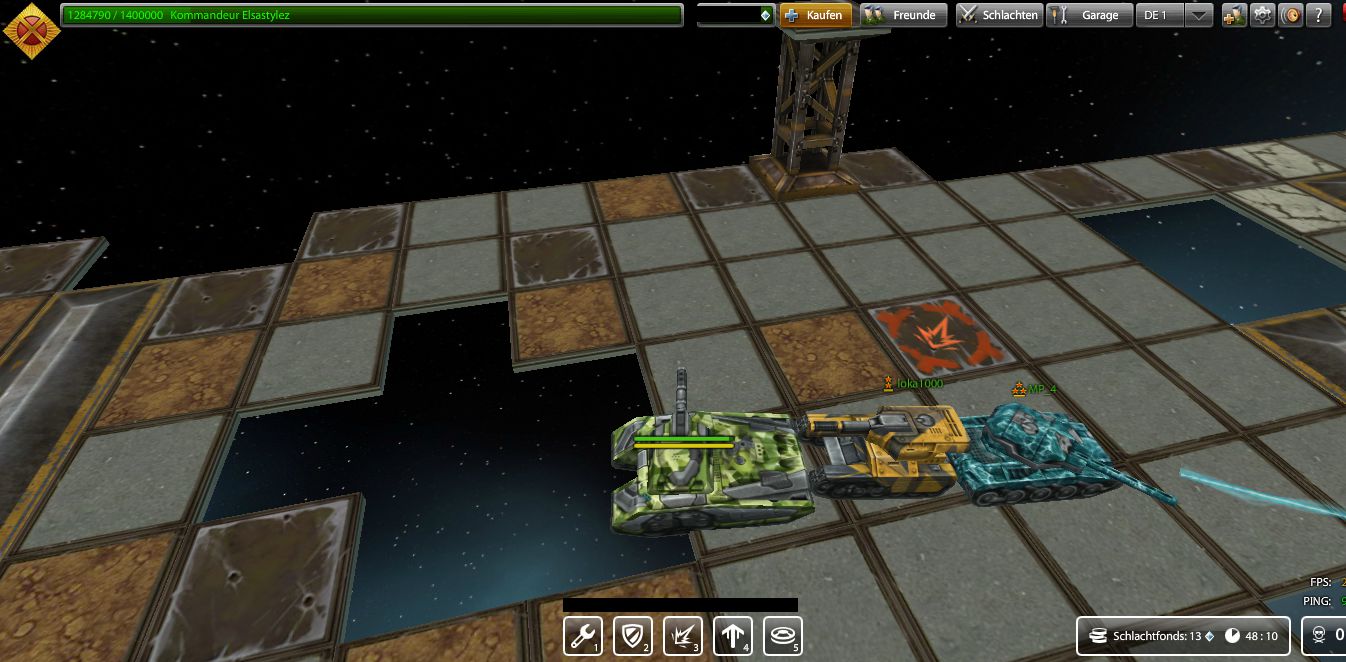This screenshot has height=662, width=1346.
Task: Use the repair kit wrench supply
Action: 583,635
